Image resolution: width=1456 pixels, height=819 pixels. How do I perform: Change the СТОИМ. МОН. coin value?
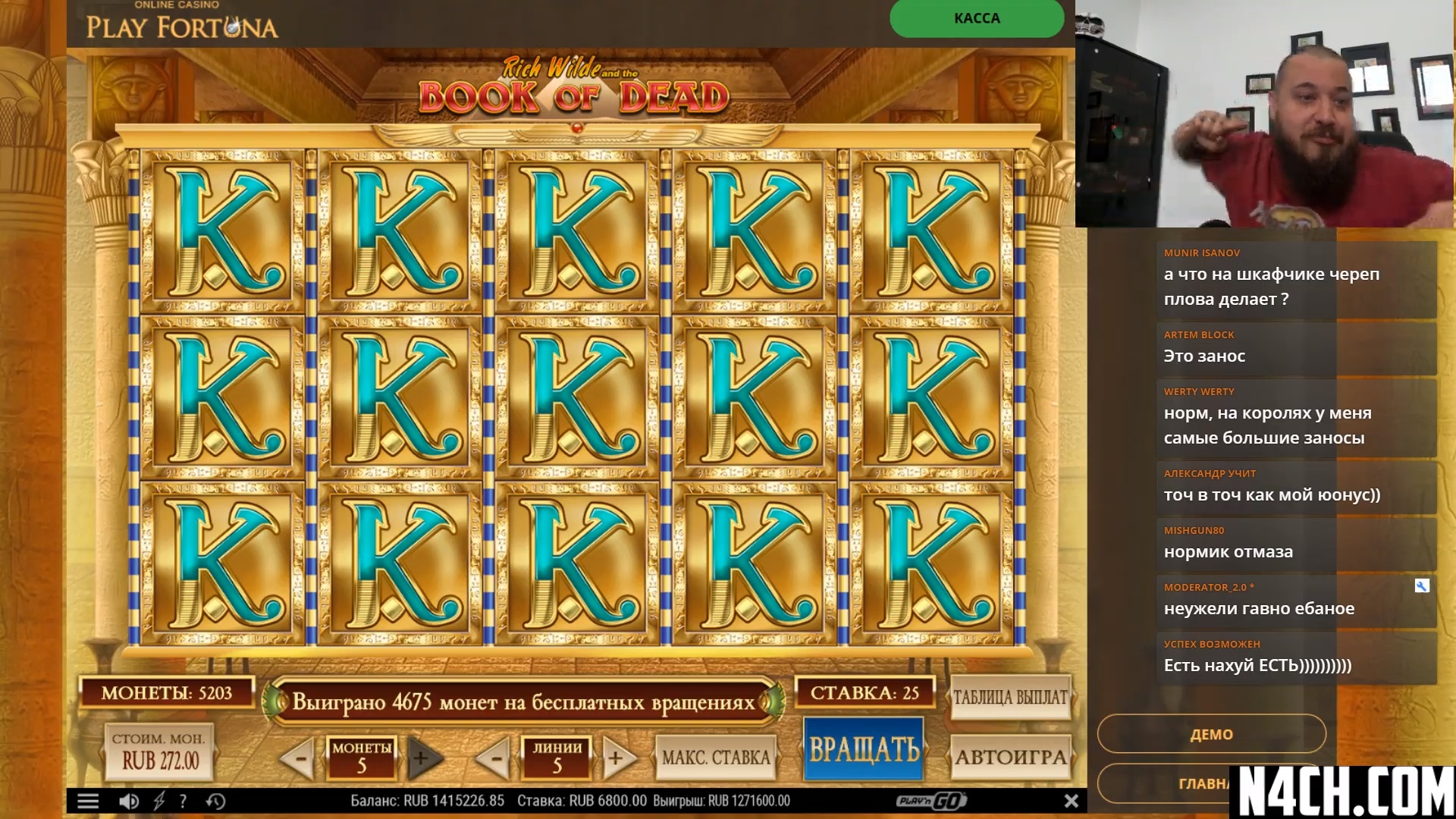(x=160, y=752)
